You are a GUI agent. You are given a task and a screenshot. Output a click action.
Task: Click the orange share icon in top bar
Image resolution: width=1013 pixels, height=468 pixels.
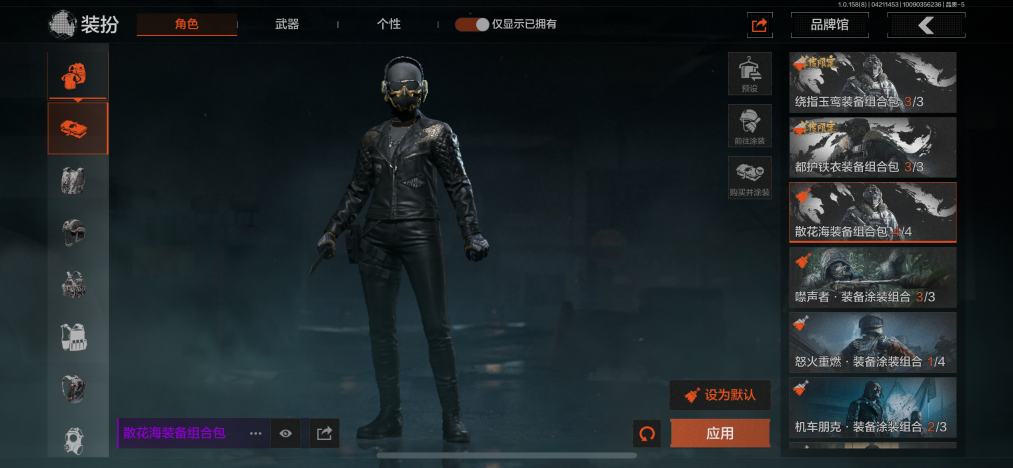[x=759, y=25]
